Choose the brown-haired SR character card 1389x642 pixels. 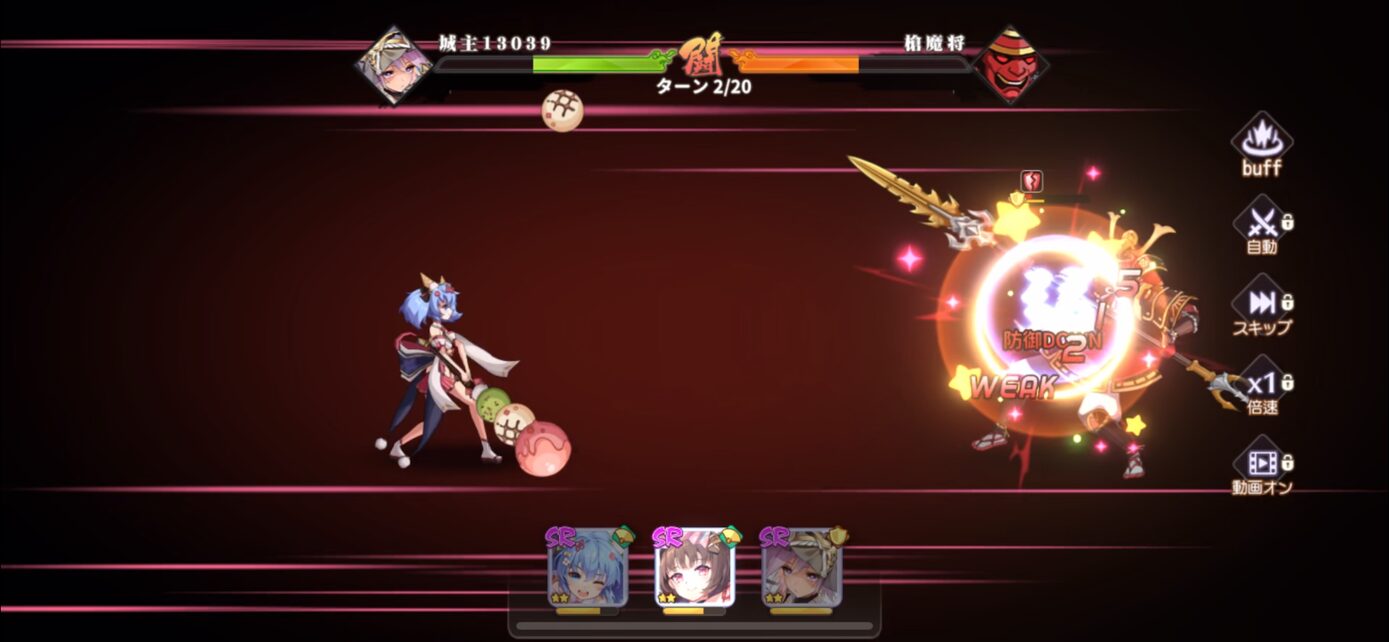(694, 568)
